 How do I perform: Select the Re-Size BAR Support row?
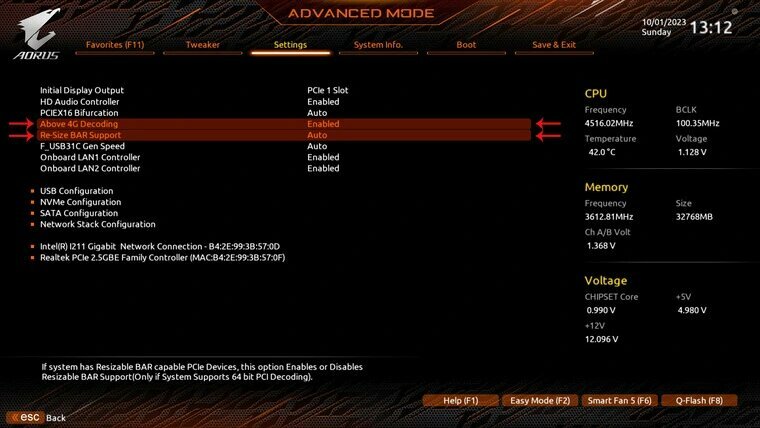pos(80,135)
